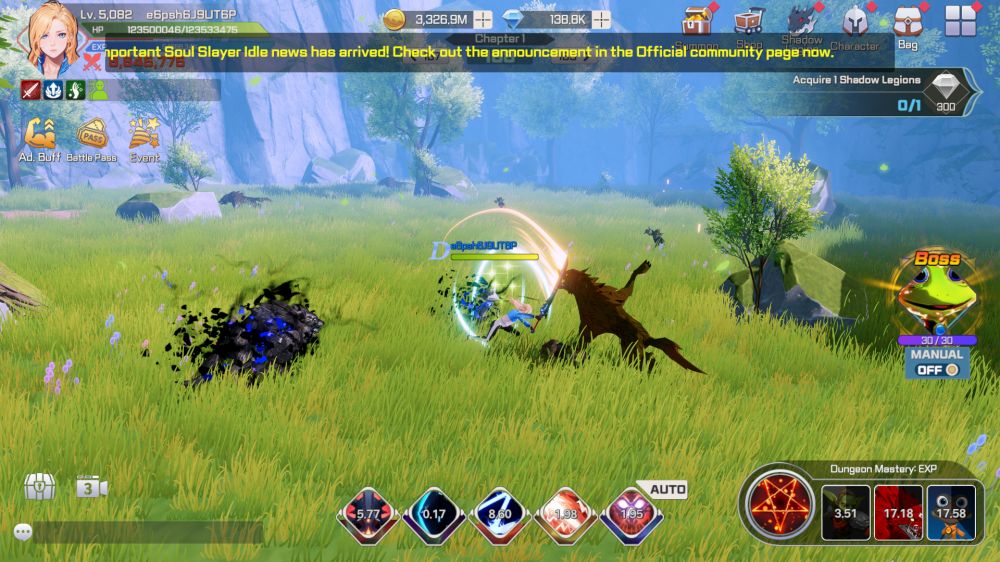Open the Ad. Buff menu
Viewport: 1000px width, 562px height.
(x=40, y=135)
